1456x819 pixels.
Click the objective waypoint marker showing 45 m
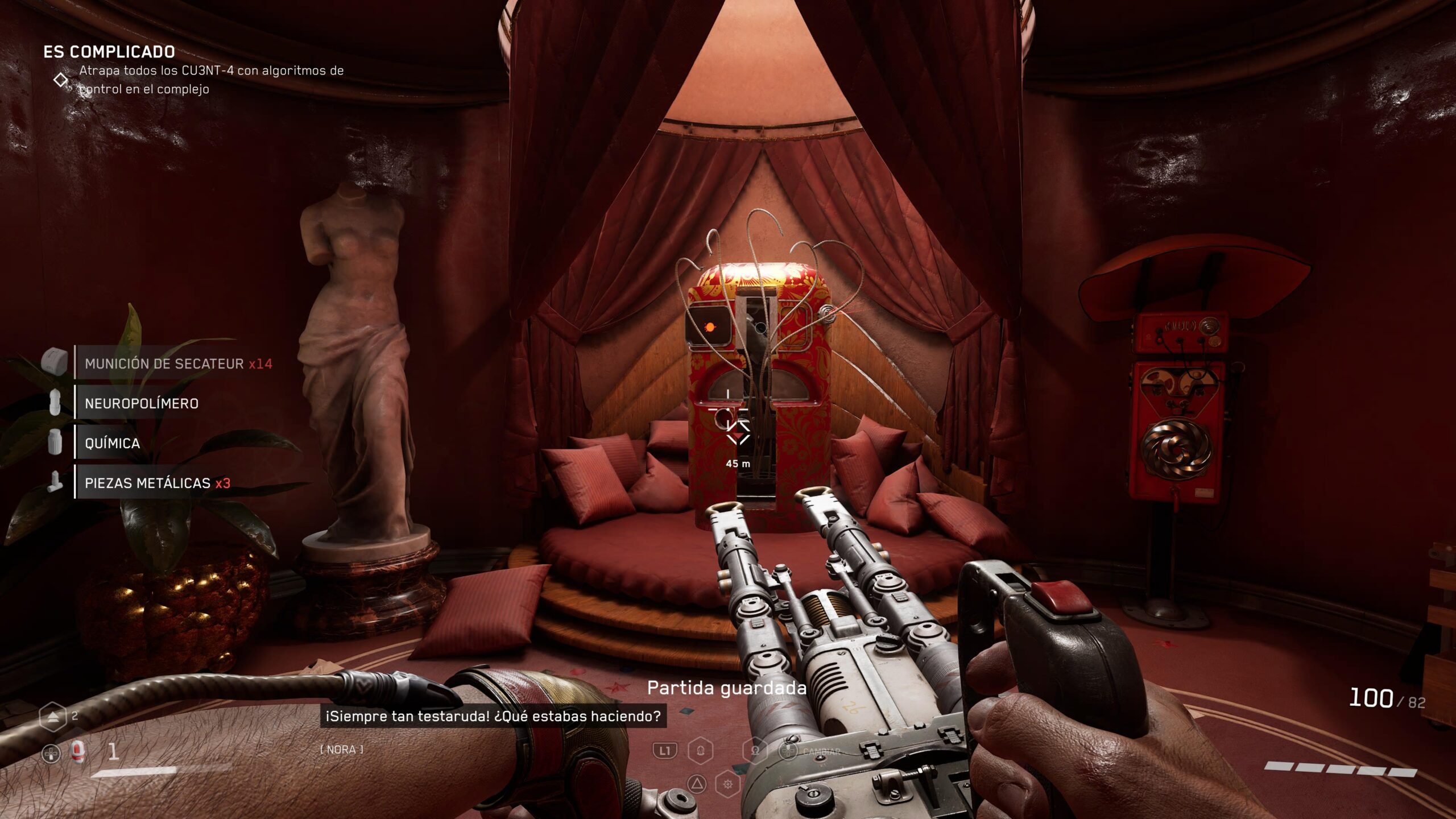tap(739, 435)
